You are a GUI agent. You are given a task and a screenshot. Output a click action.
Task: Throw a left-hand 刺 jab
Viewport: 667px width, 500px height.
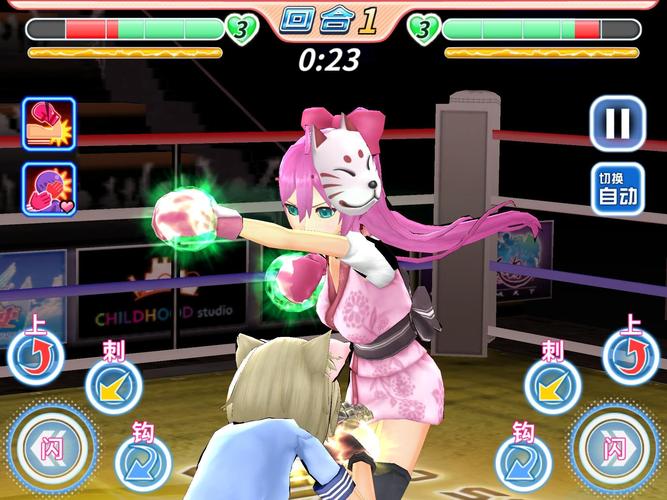pos(112,384)
